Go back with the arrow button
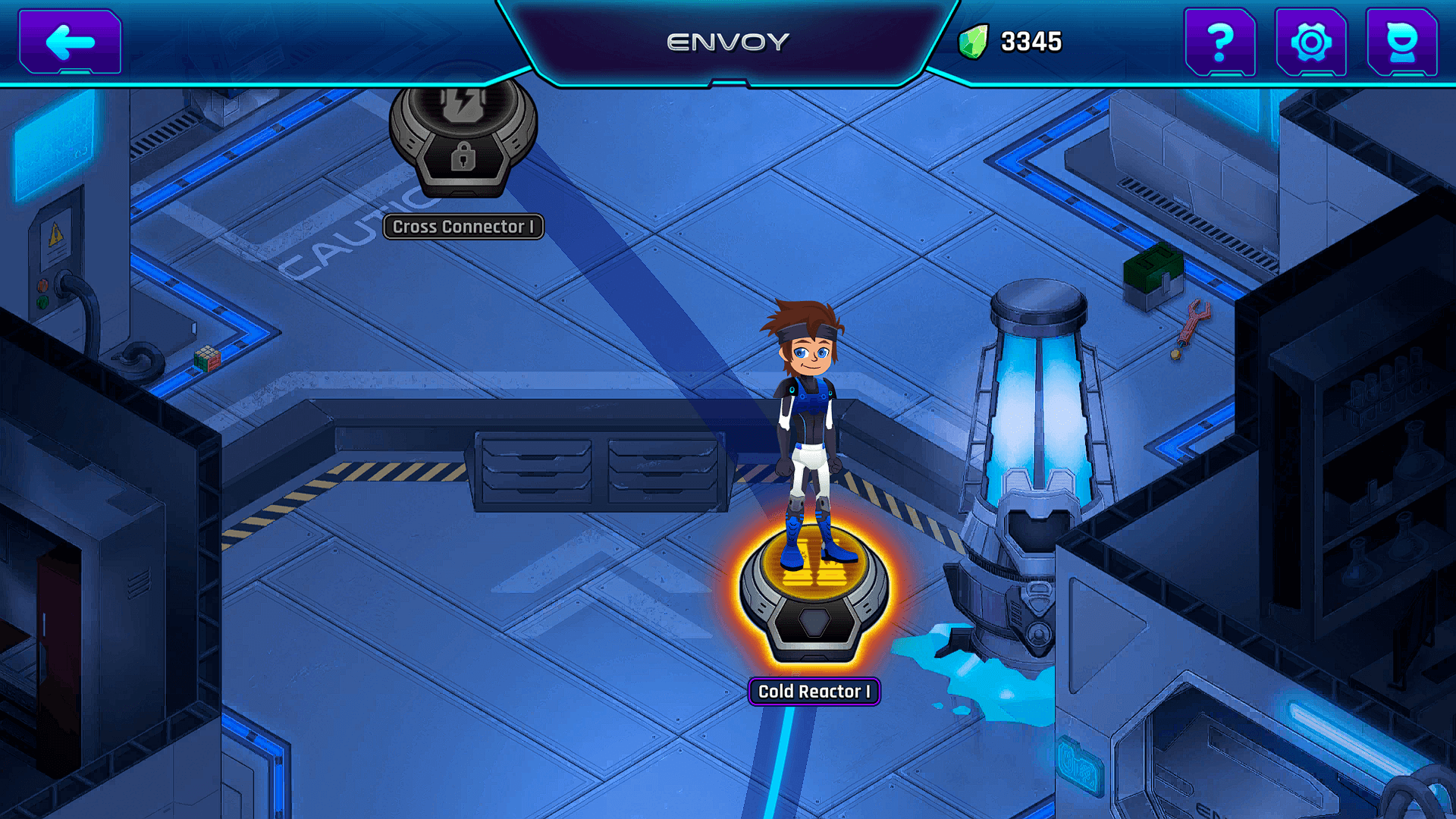The height and width of the screenshot is (819, 1456). coord(70,42)
